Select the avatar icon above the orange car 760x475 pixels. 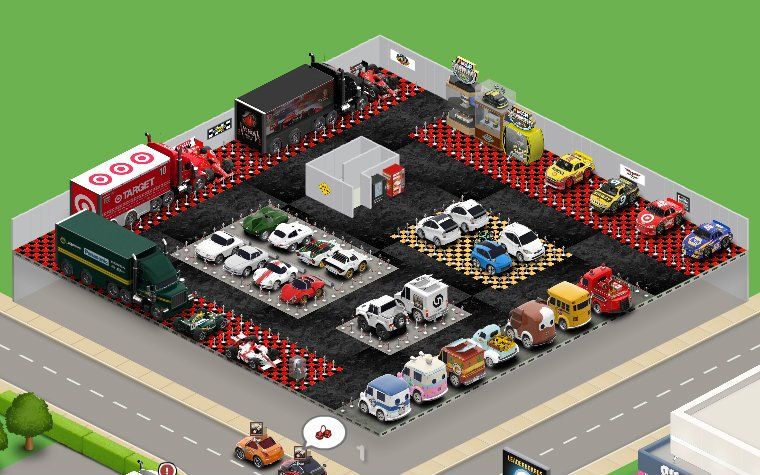[255, 428]
